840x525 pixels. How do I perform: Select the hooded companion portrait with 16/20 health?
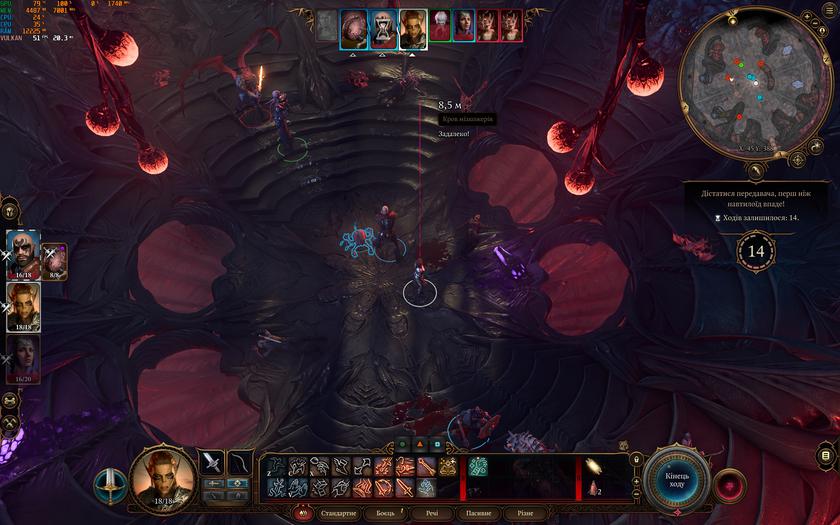tap(23, 355)
